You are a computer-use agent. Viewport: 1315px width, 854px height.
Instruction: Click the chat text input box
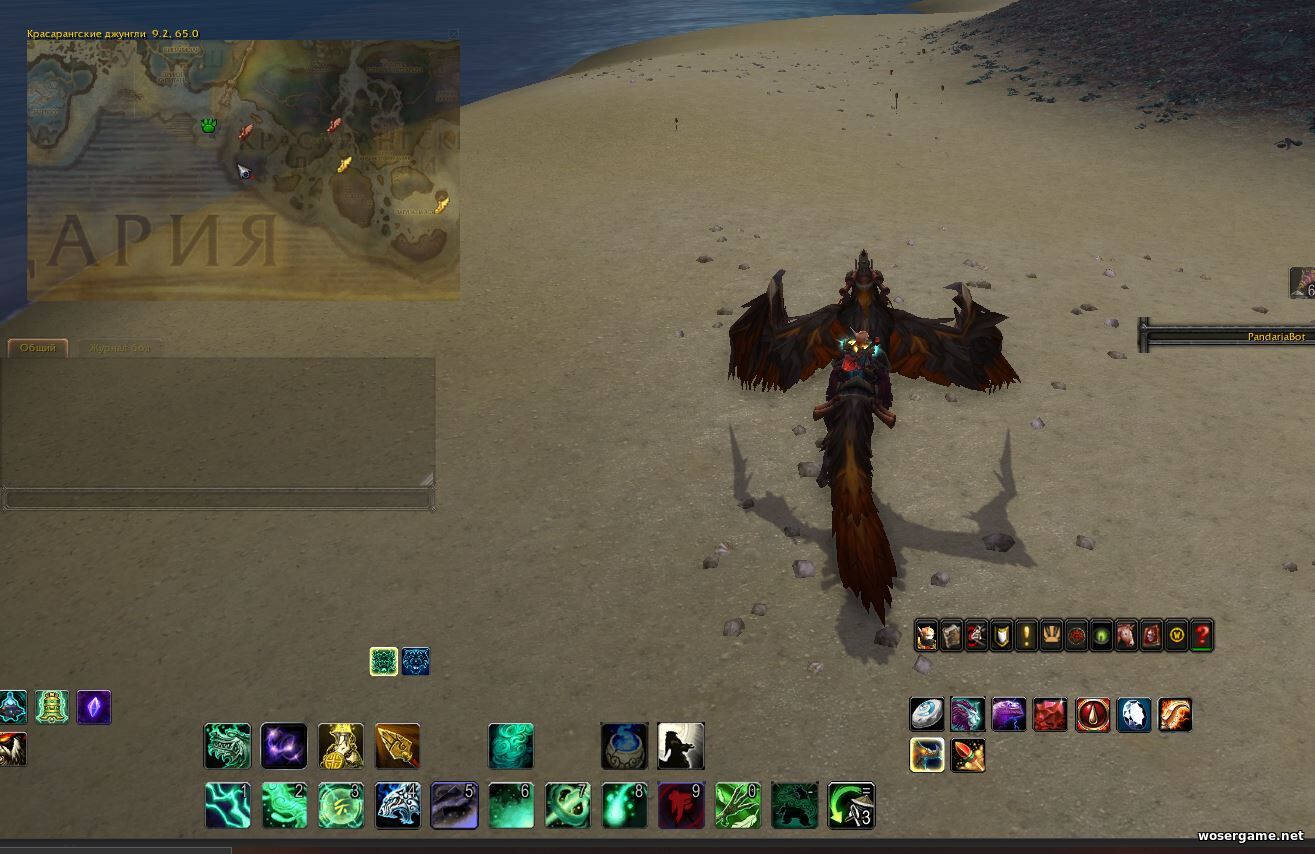tap(218, 498)
